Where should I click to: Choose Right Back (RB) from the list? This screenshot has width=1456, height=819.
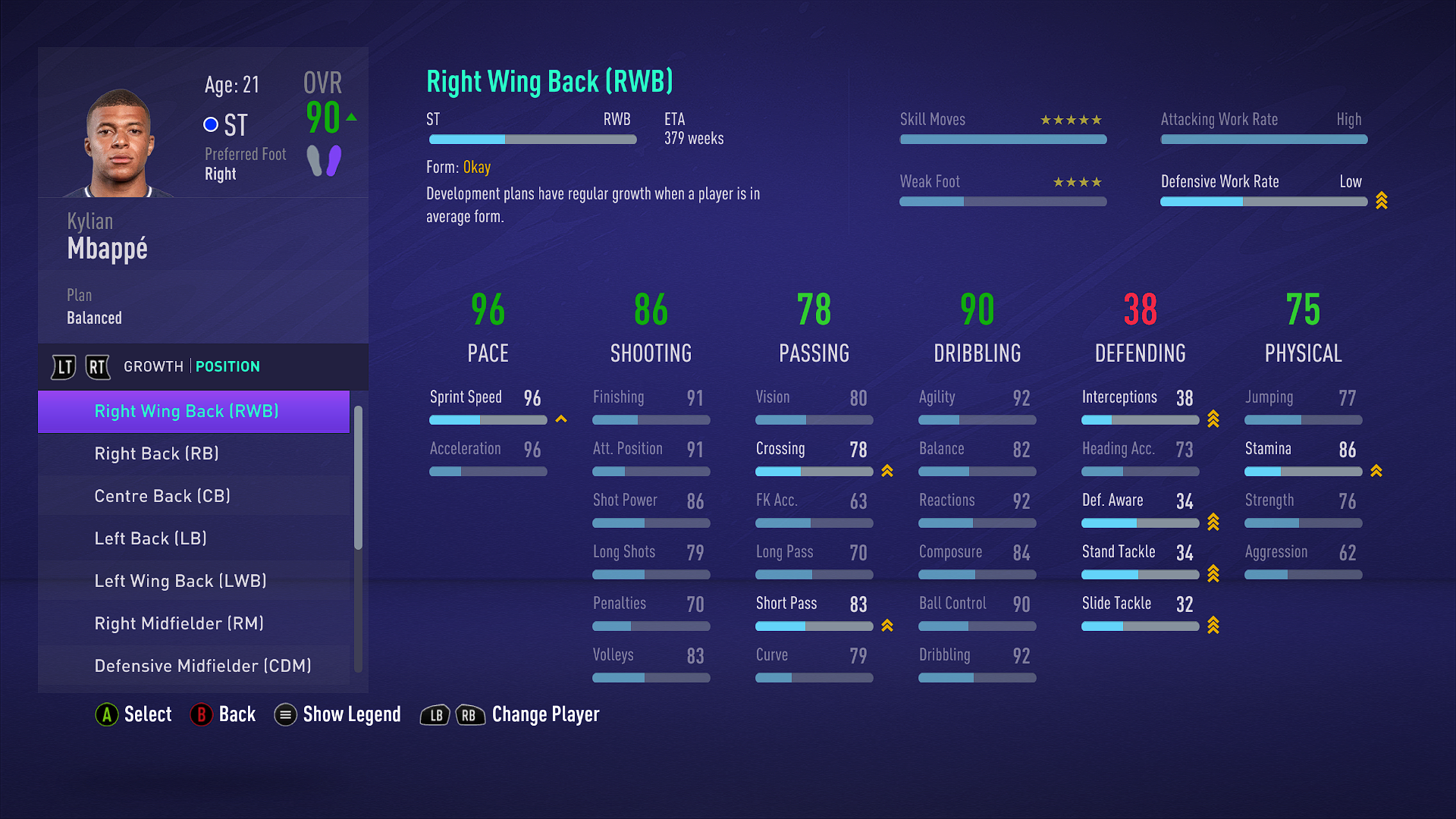[156, 454]
